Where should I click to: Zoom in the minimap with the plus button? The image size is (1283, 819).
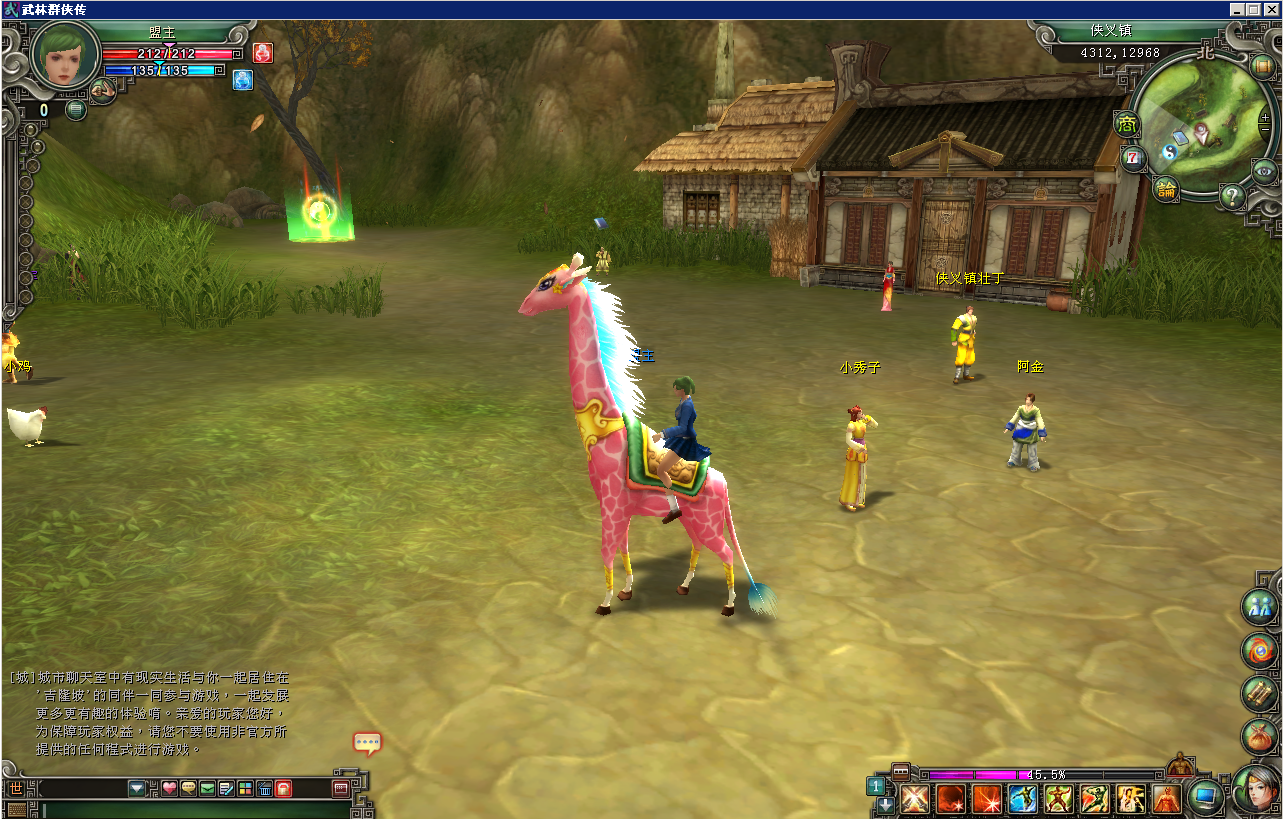pyautogui.click(x=1265, y=118)
